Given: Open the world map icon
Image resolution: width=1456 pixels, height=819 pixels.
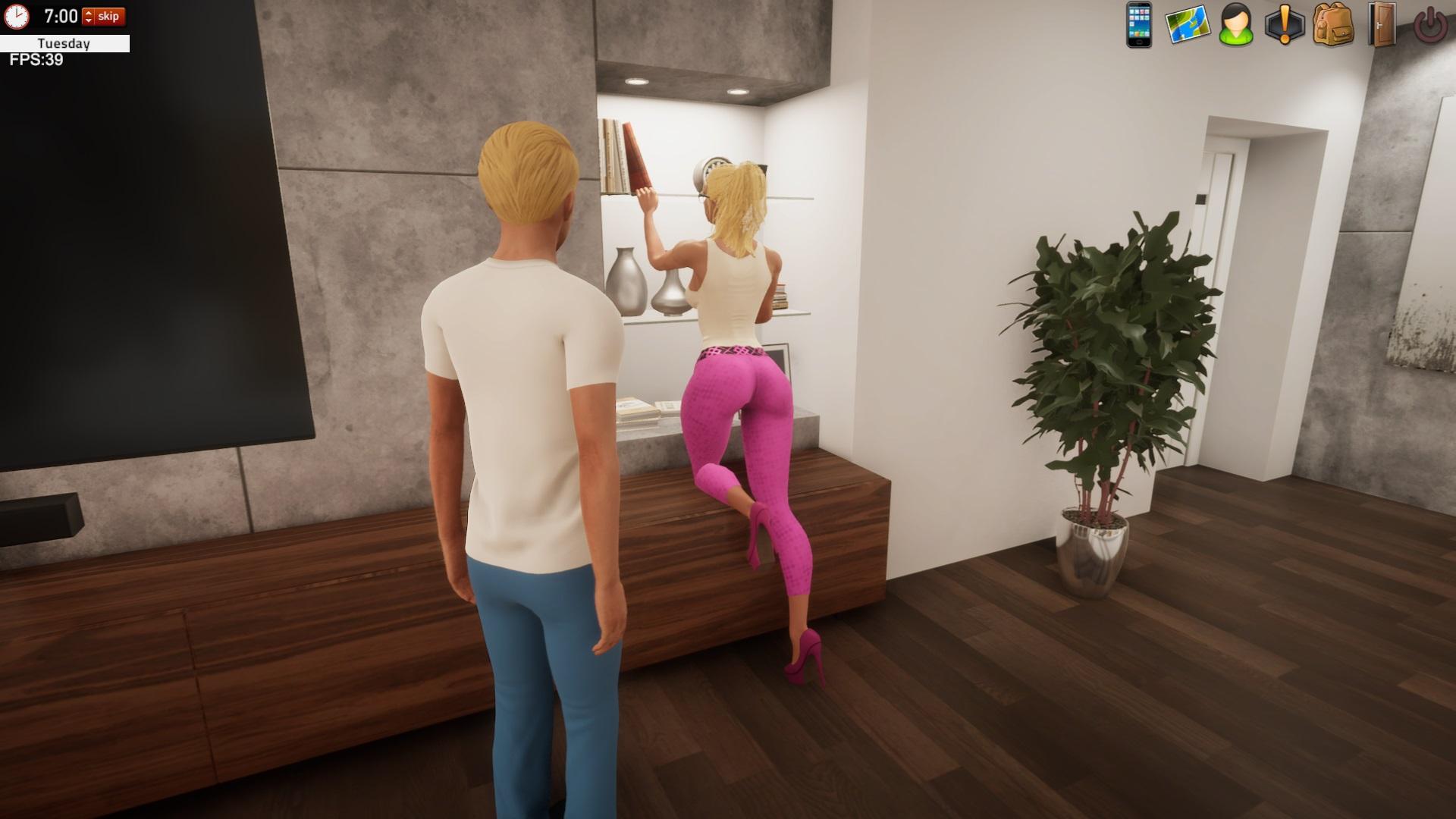Looking at the screenshot, I should 1187,25.
